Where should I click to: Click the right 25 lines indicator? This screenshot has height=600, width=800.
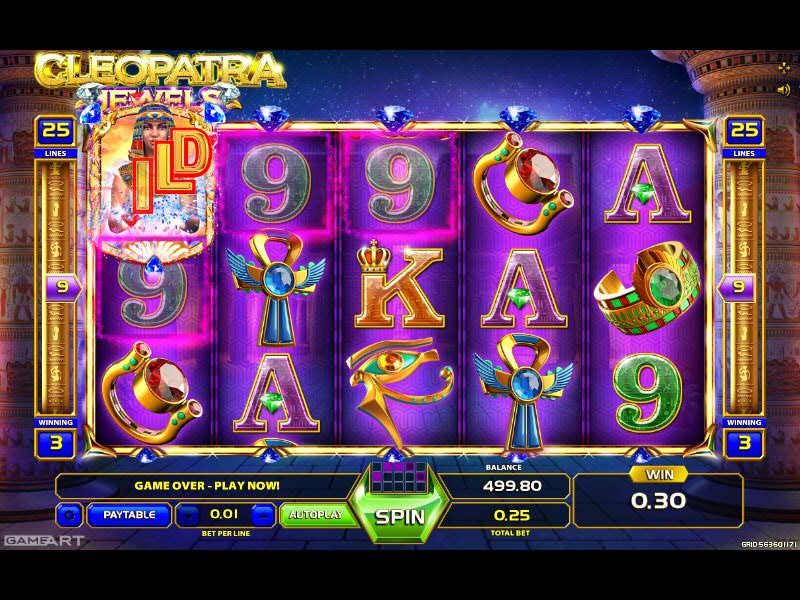744,131
